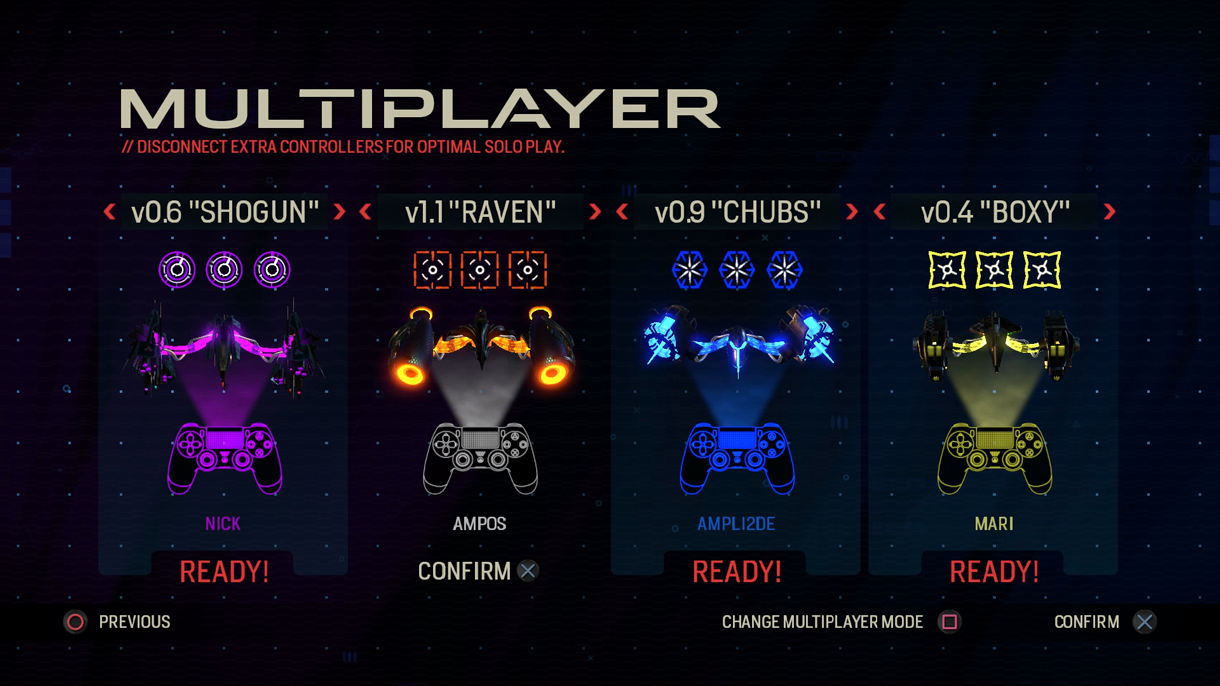The height and width of the screenshot is (686, 1220).
Task: Confirm the AMPOS player's ship selection
Action: (478, 571)
